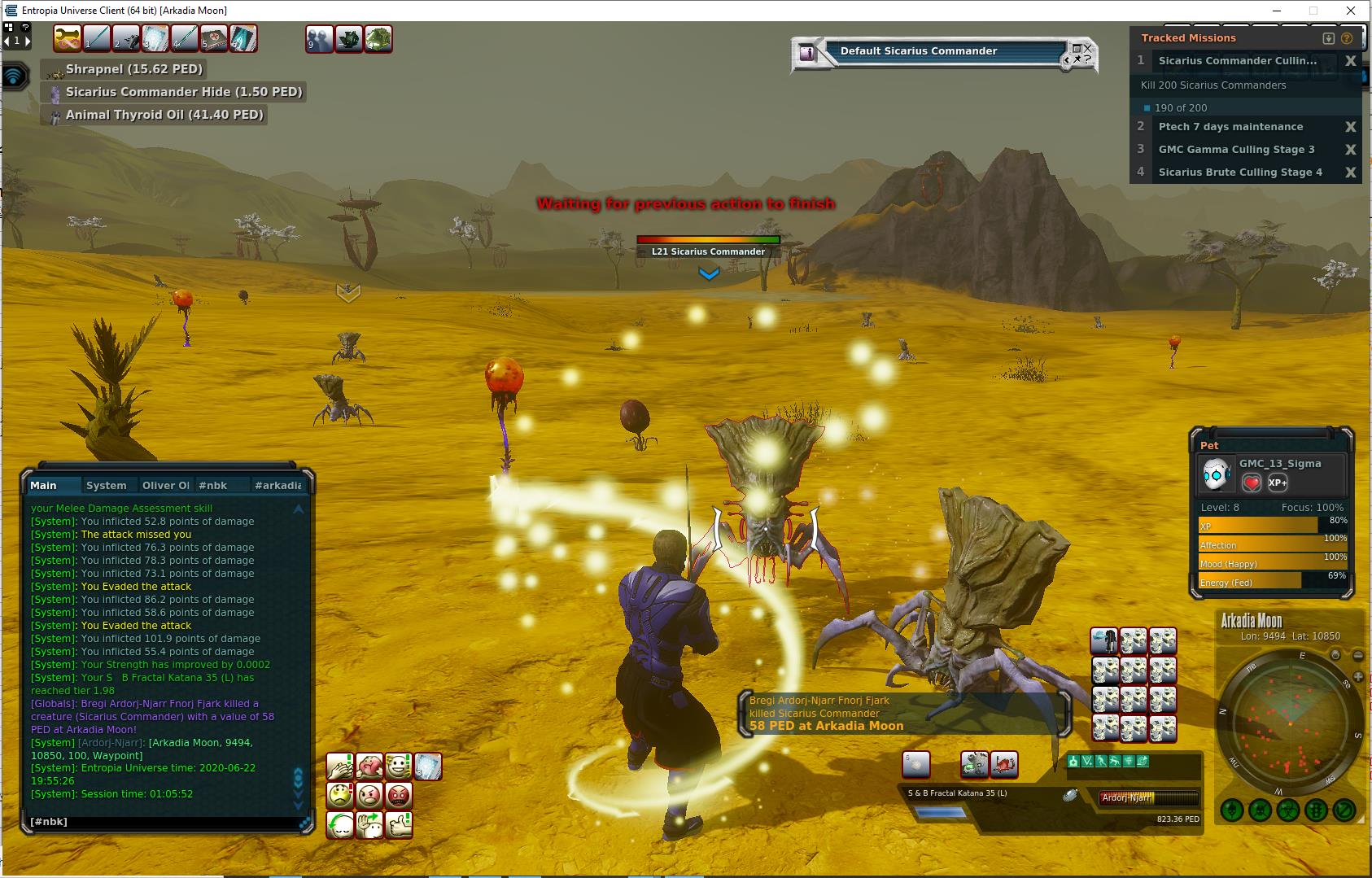
Task: Trigger the clapping hands emote
Action: click(339, 767)
